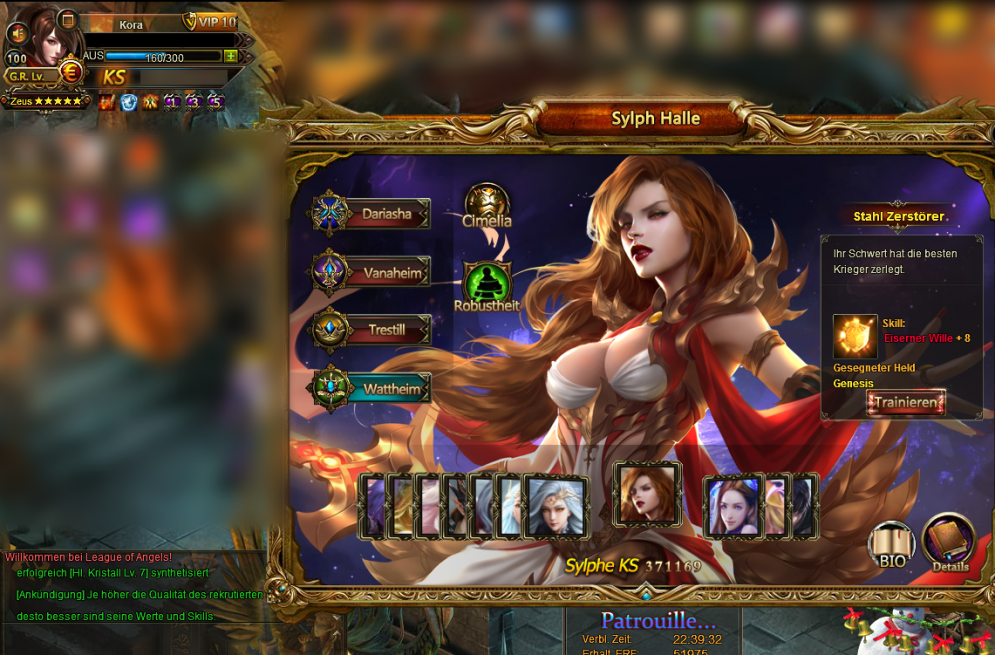Show sylph Details book

point(948,542)
